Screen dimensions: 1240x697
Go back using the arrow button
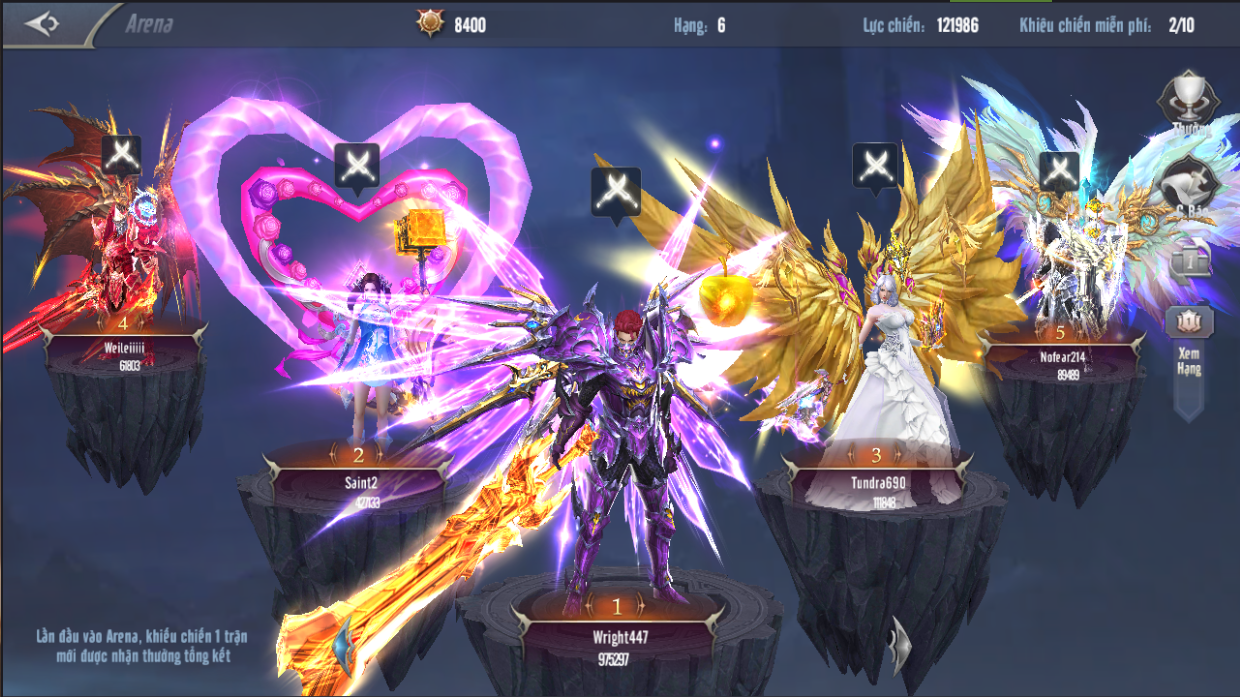[x=42, y=24]
